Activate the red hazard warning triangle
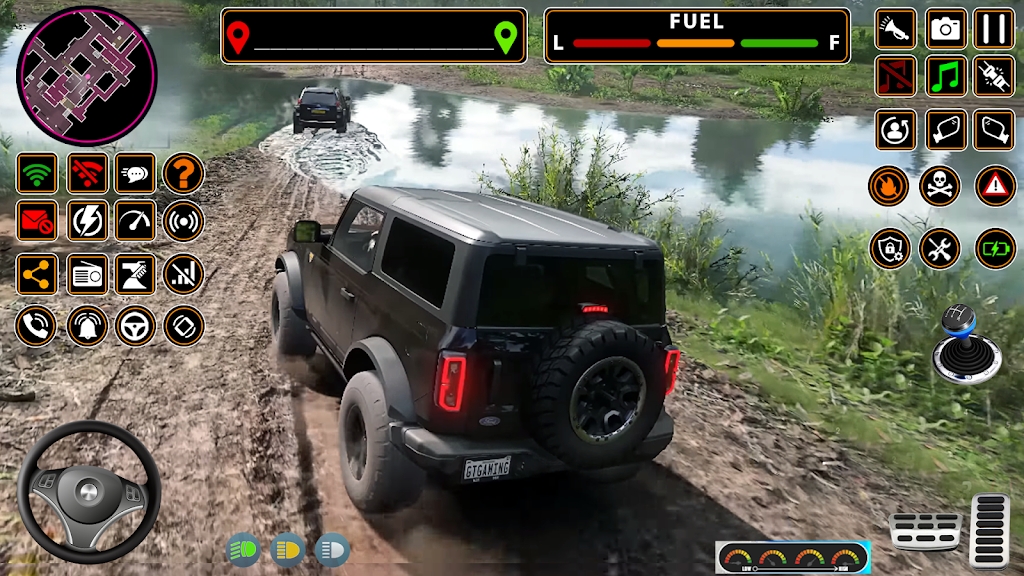The image size is (1024, 576). pyautogui.click(x=995, y=185)
